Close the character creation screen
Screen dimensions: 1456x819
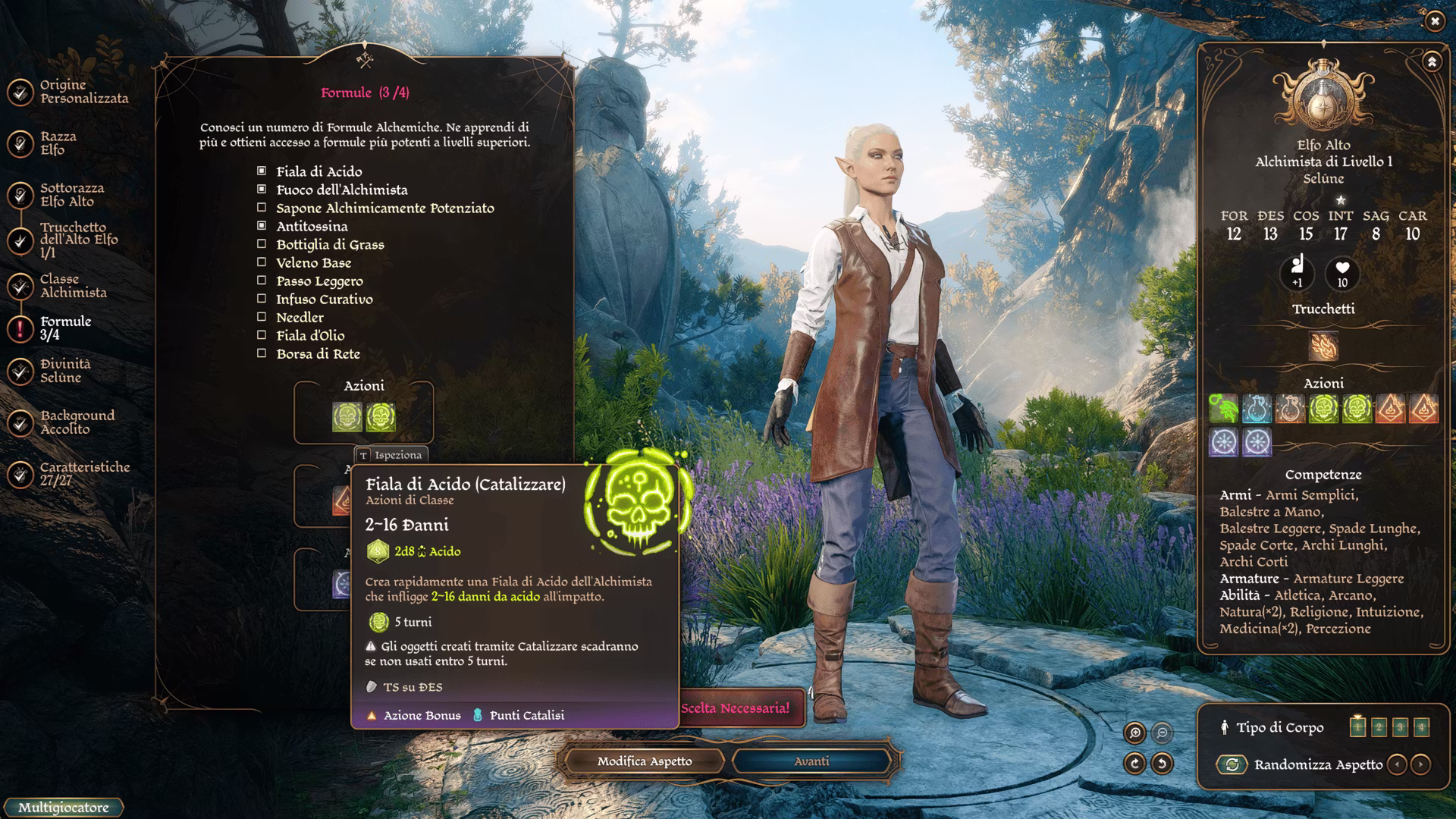(1434, 21)
